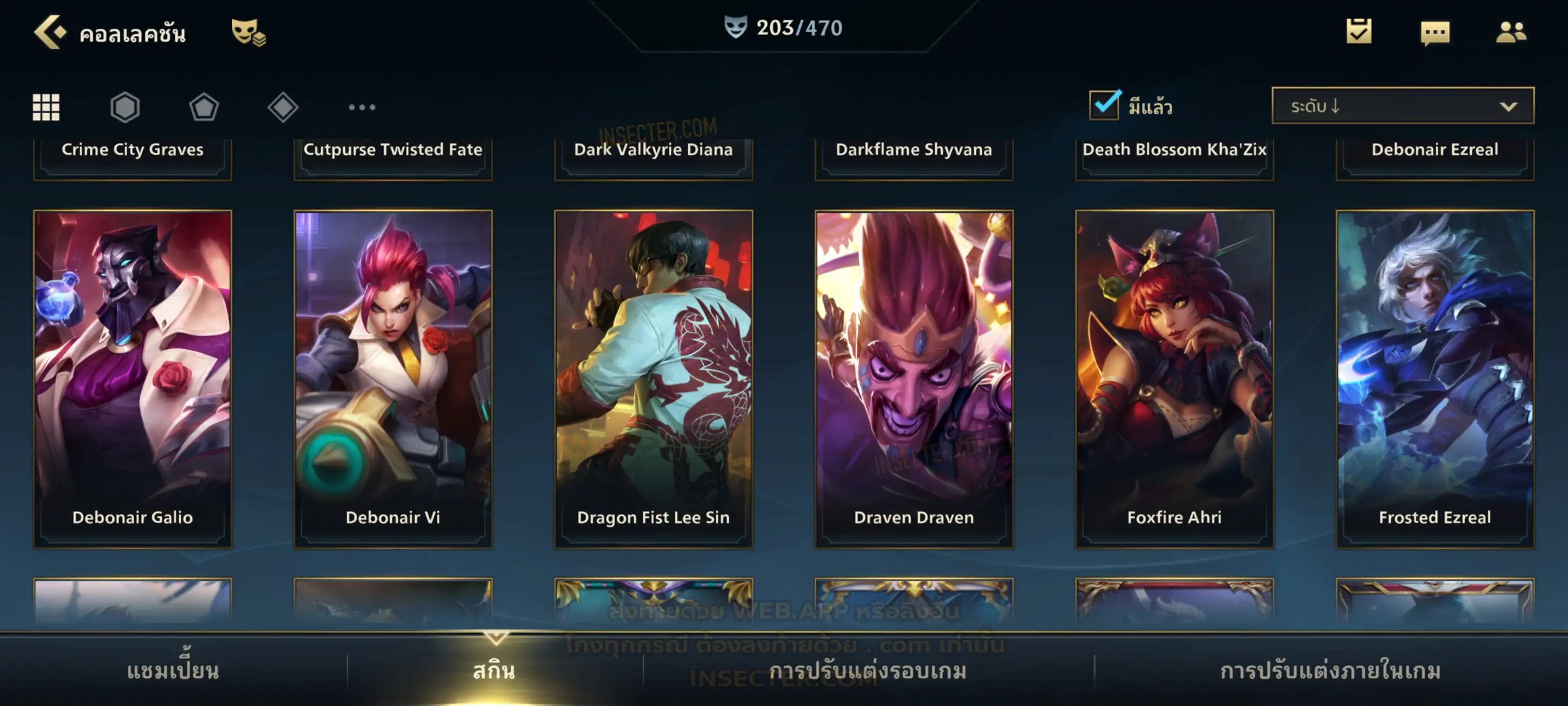Select the diamond rarity filter
The height and width of the screenshot is (706, 1568).
tap(283, 107)
